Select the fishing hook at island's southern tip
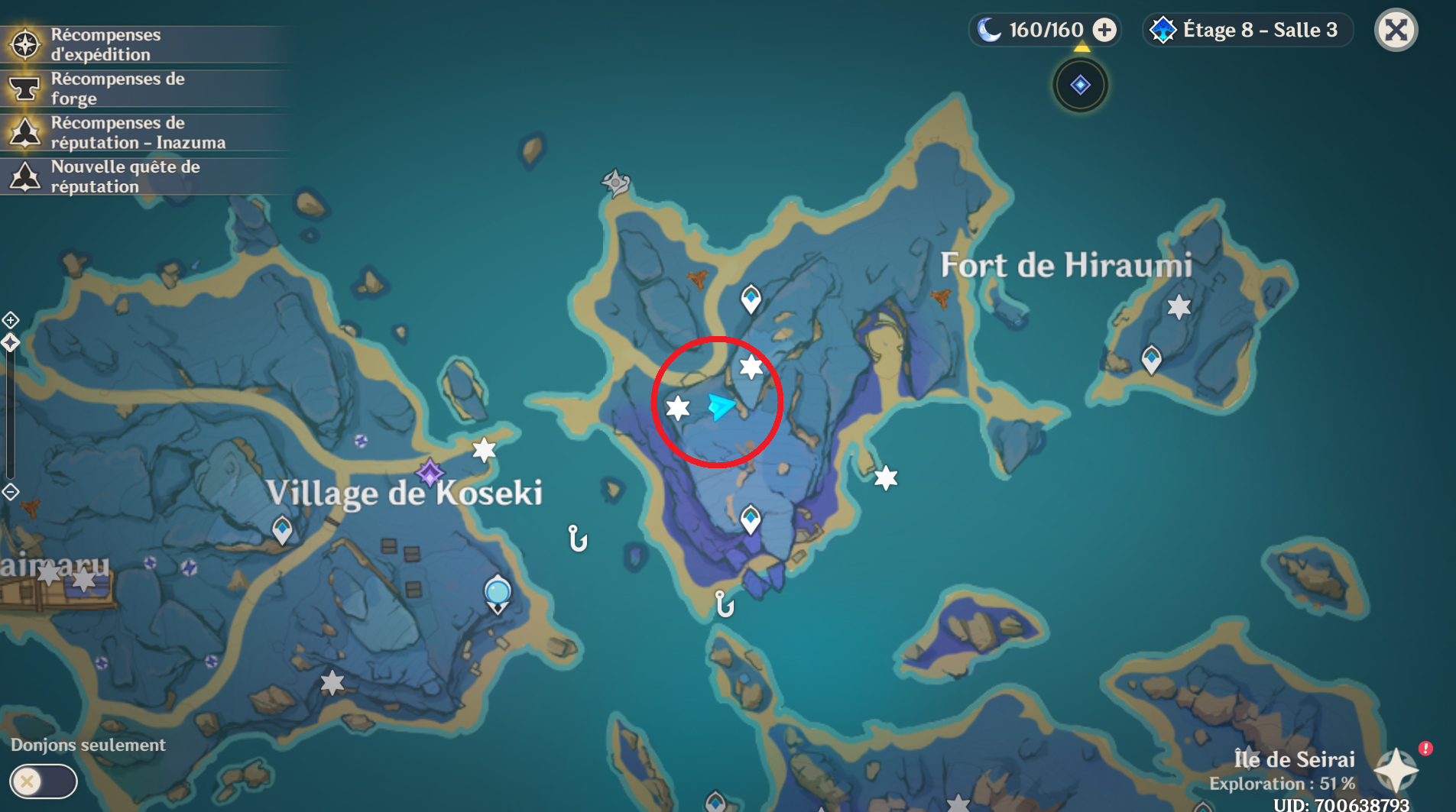The image size is (1456, 812). coord(724,604)
